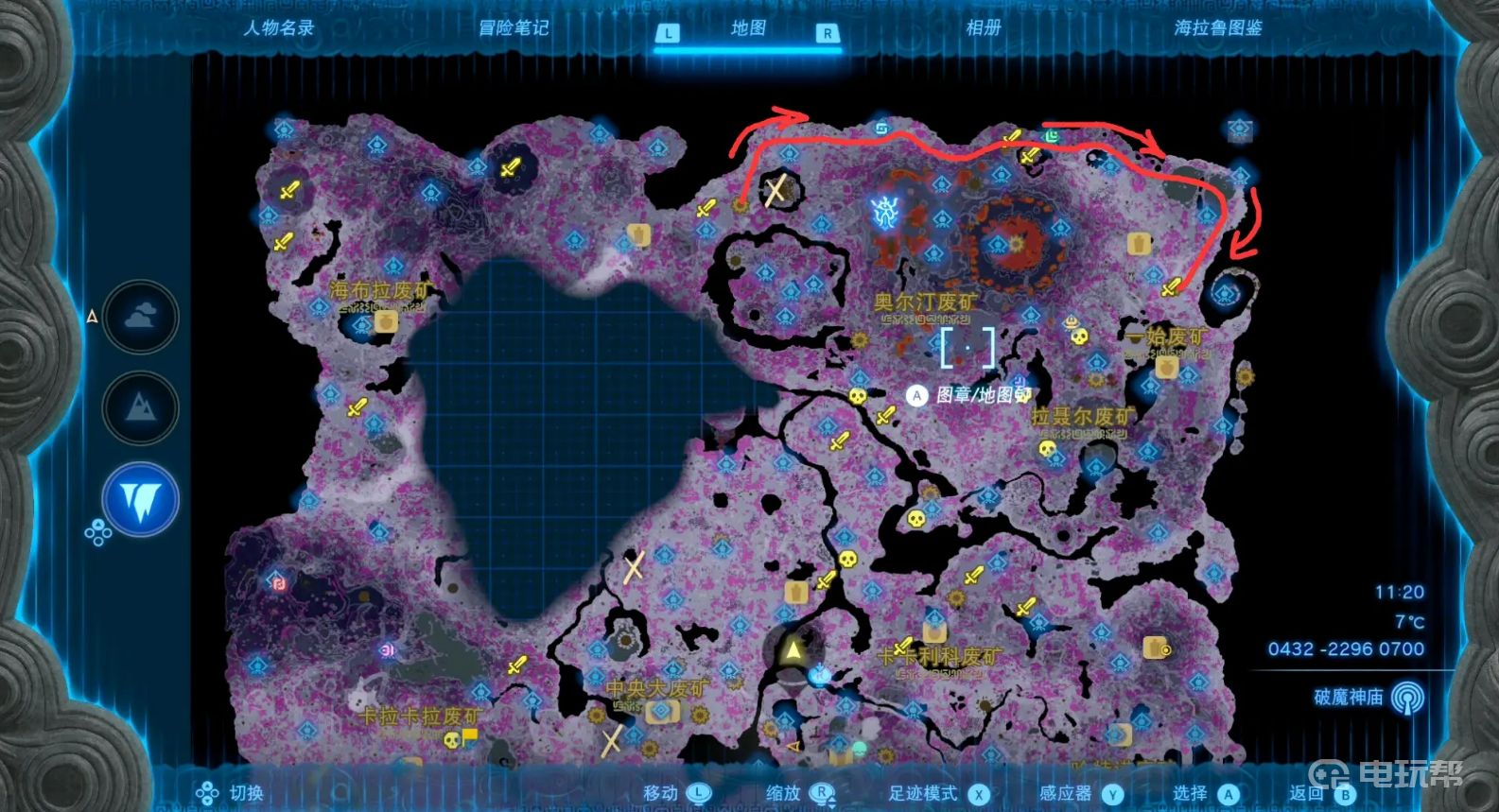Image resolution: width=1499 pixels, height=812 pixels.
Task: Select the 卡卡利科废矿 location label
Action: click(939, 656)
